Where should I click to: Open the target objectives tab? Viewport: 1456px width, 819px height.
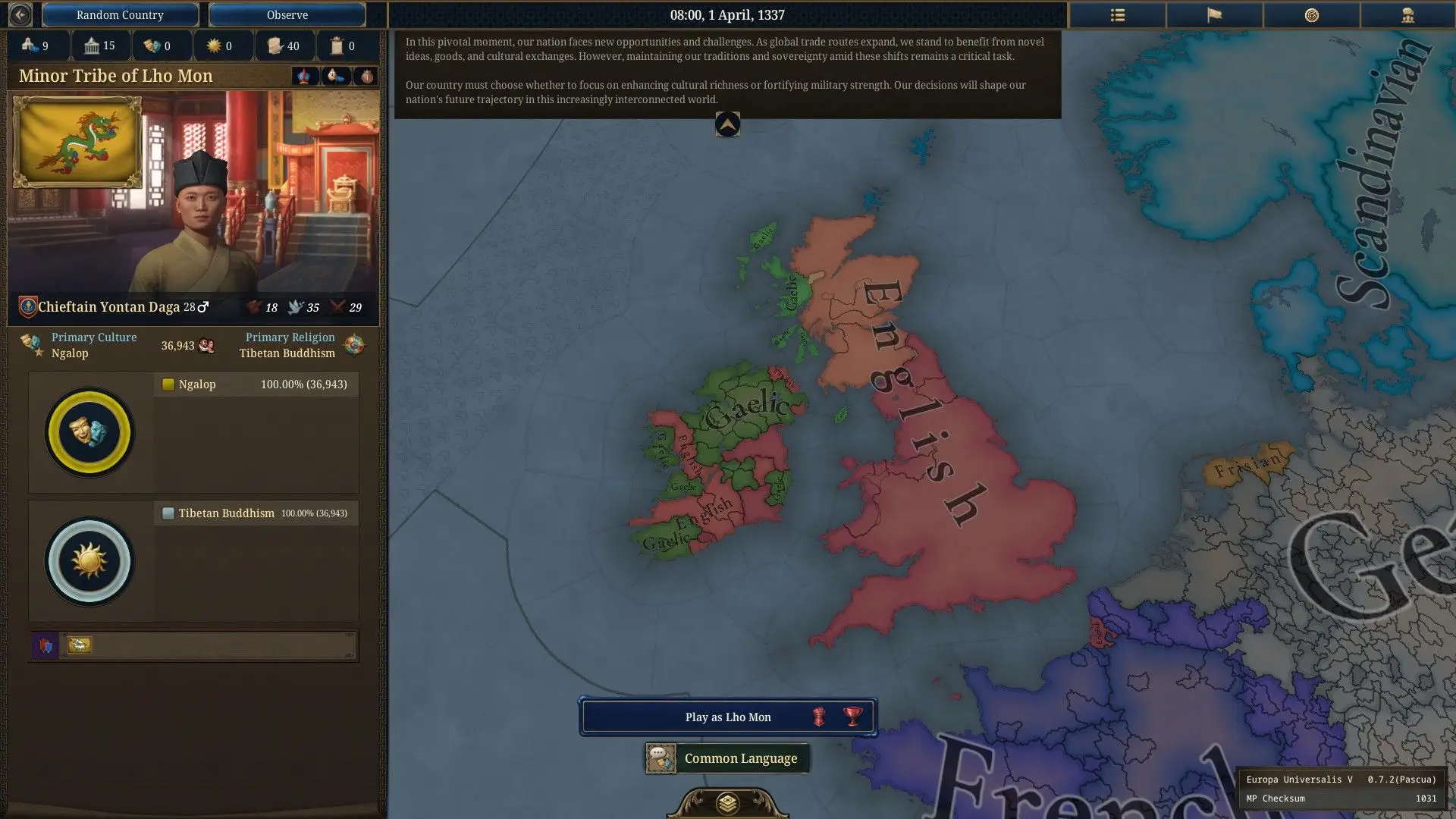tap(1311, 14)
